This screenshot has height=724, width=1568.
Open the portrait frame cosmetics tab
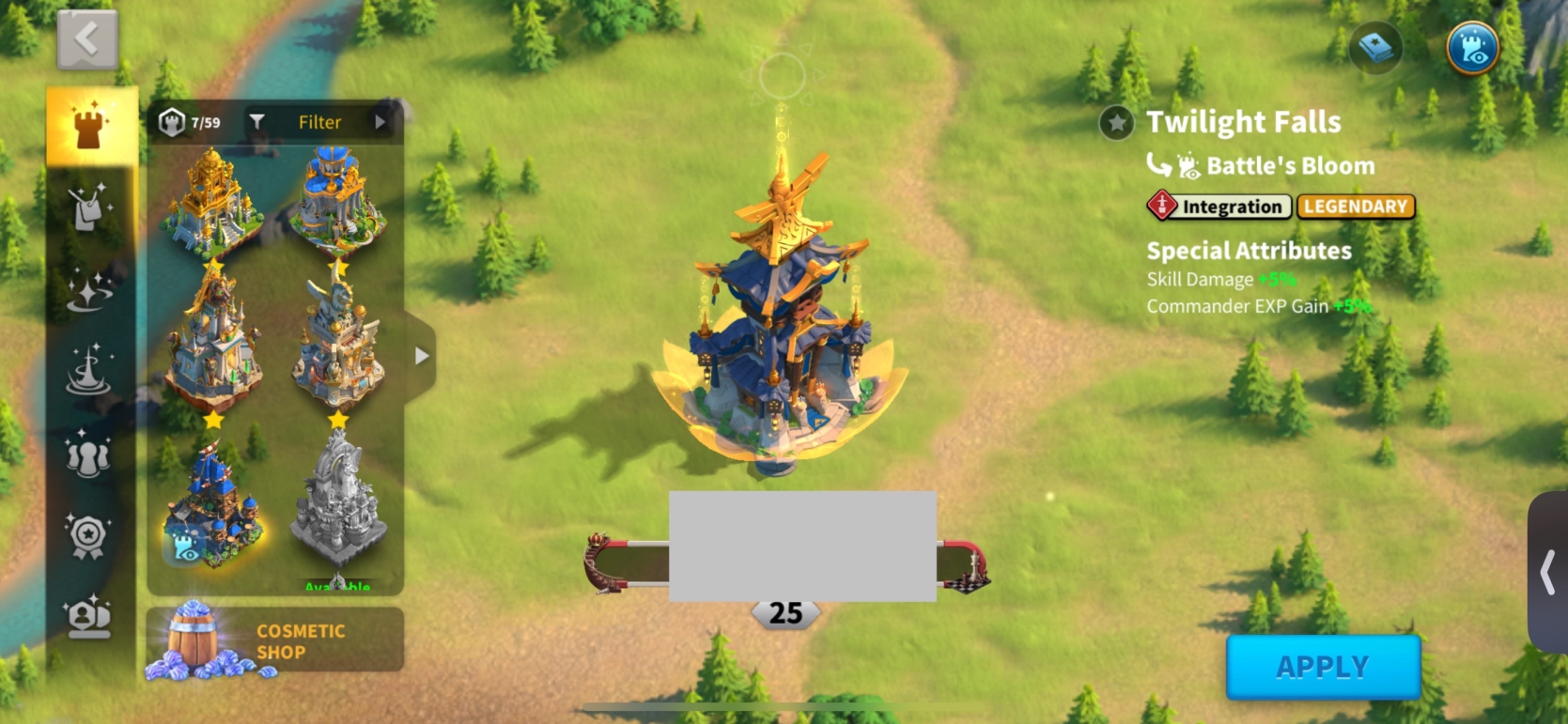click(90, 616)
